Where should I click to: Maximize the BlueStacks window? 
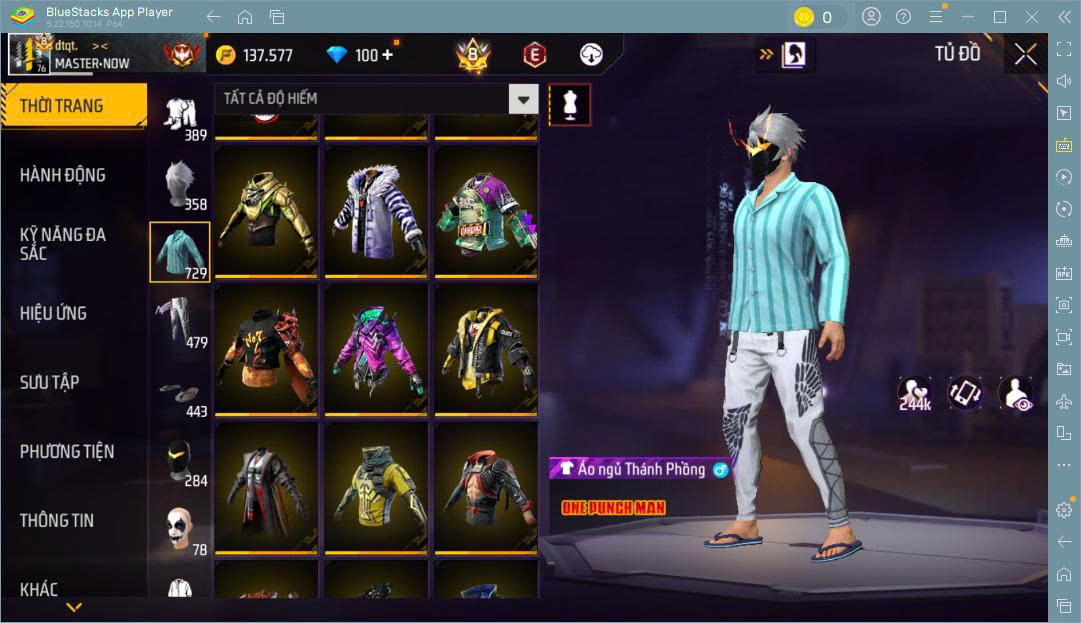[999, 17]
